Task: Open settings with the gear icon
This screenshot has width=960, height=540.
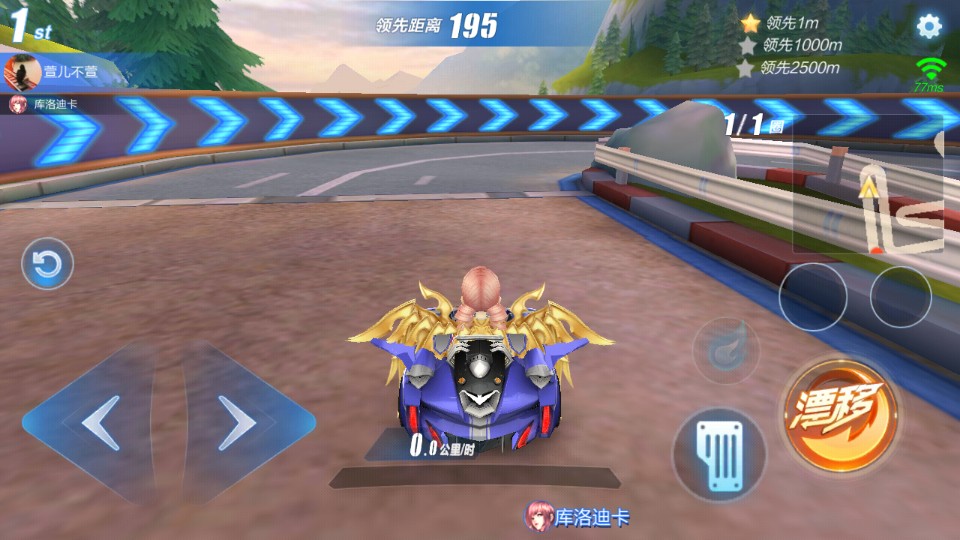Action: [x=929, y=26]
